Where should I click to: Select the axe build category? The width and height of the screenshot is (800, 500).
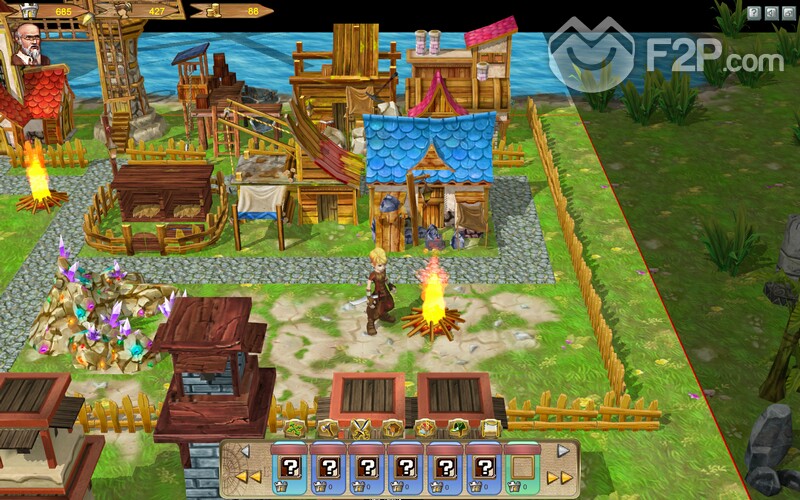(x=326, y=428)
